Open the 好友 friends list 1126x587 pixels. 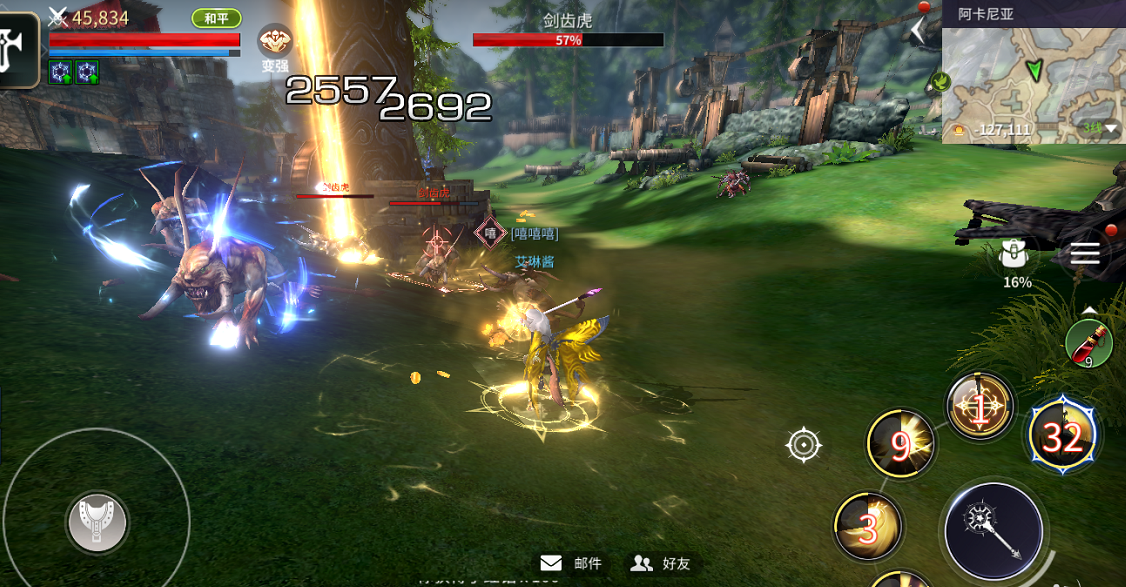pyautogui.click(x=661, y=563)
